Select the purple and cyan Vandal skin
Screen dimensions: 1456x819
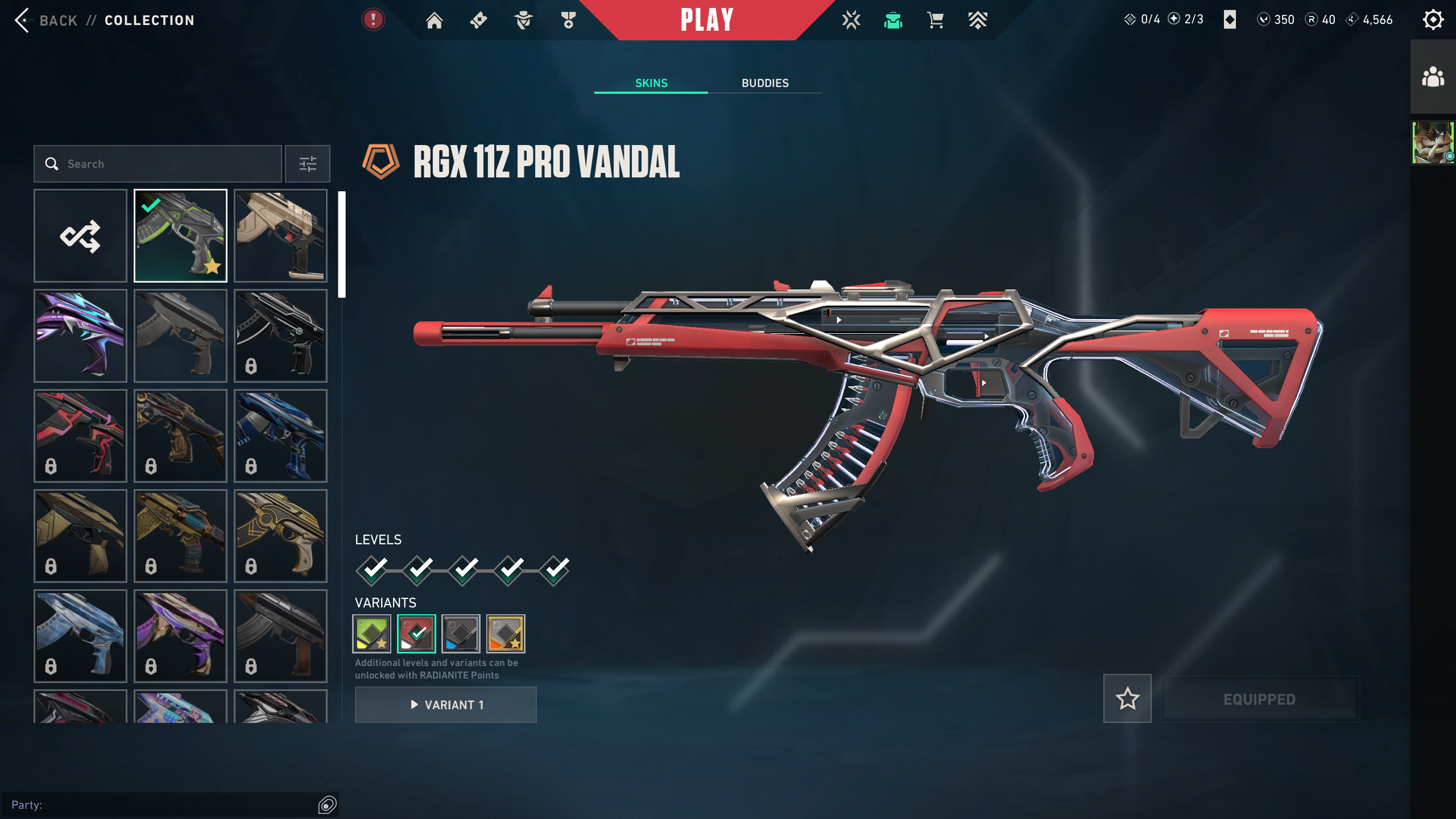coord(80,336)
